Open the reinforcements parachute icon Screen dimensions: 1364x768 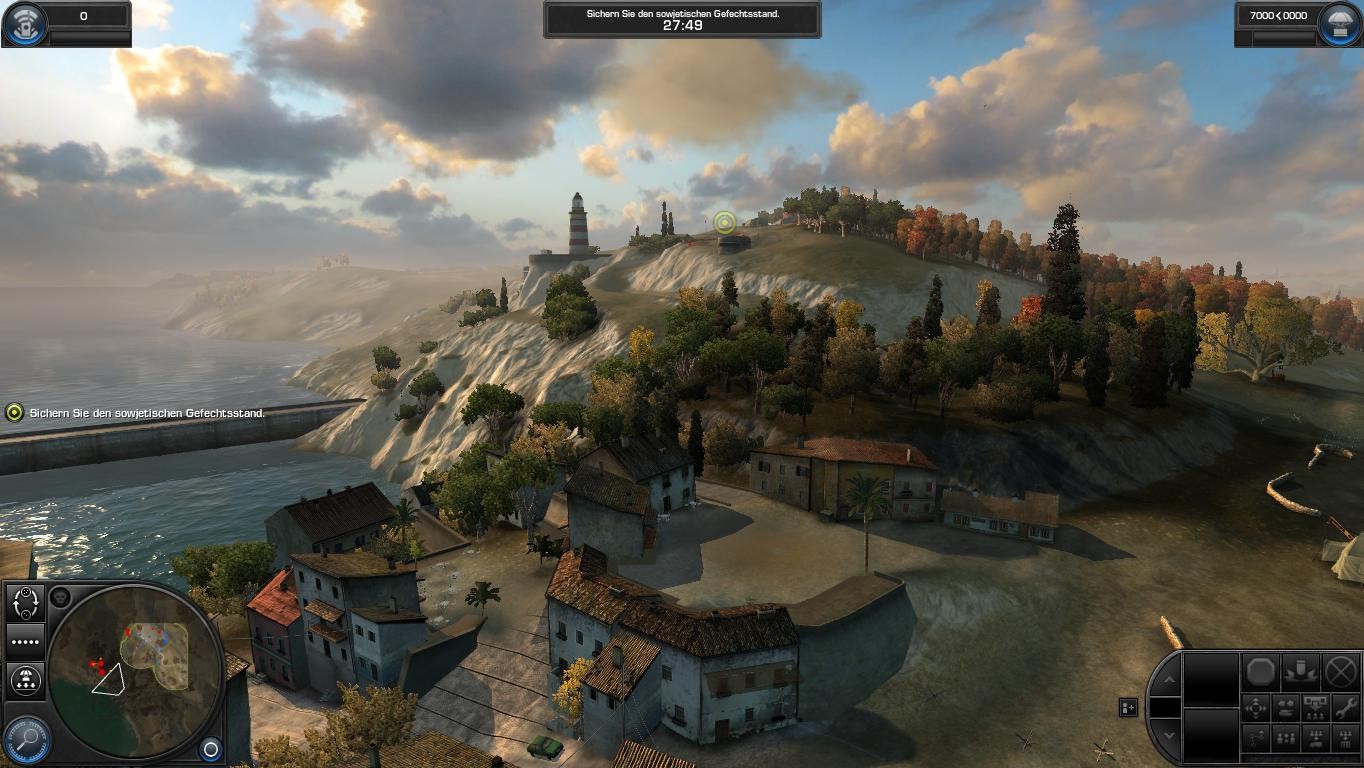pyautogui.click(x=1338, y=24)
